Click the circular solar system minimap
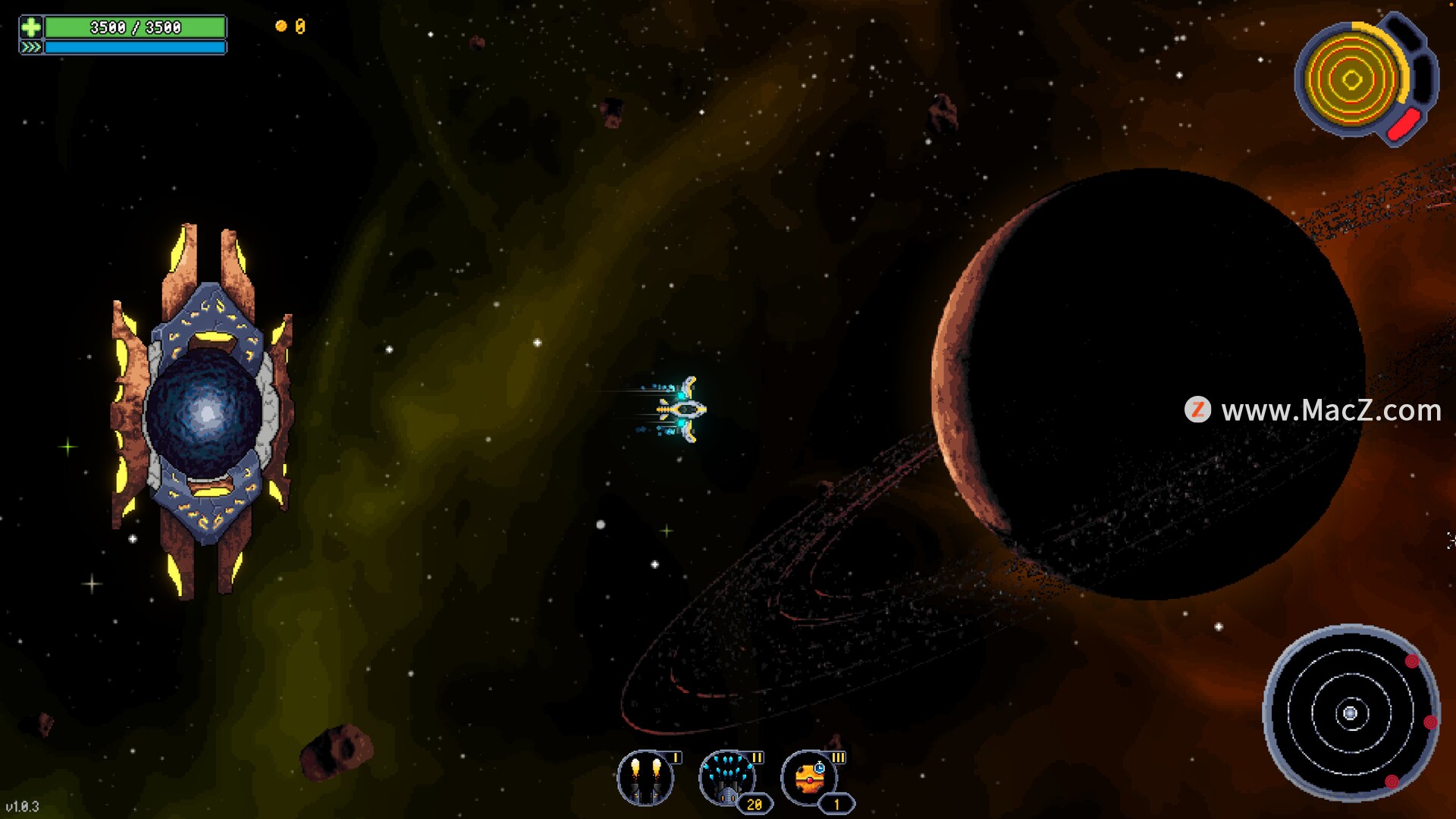Viewport: 1456px width, 819px height. [1351, 713]
